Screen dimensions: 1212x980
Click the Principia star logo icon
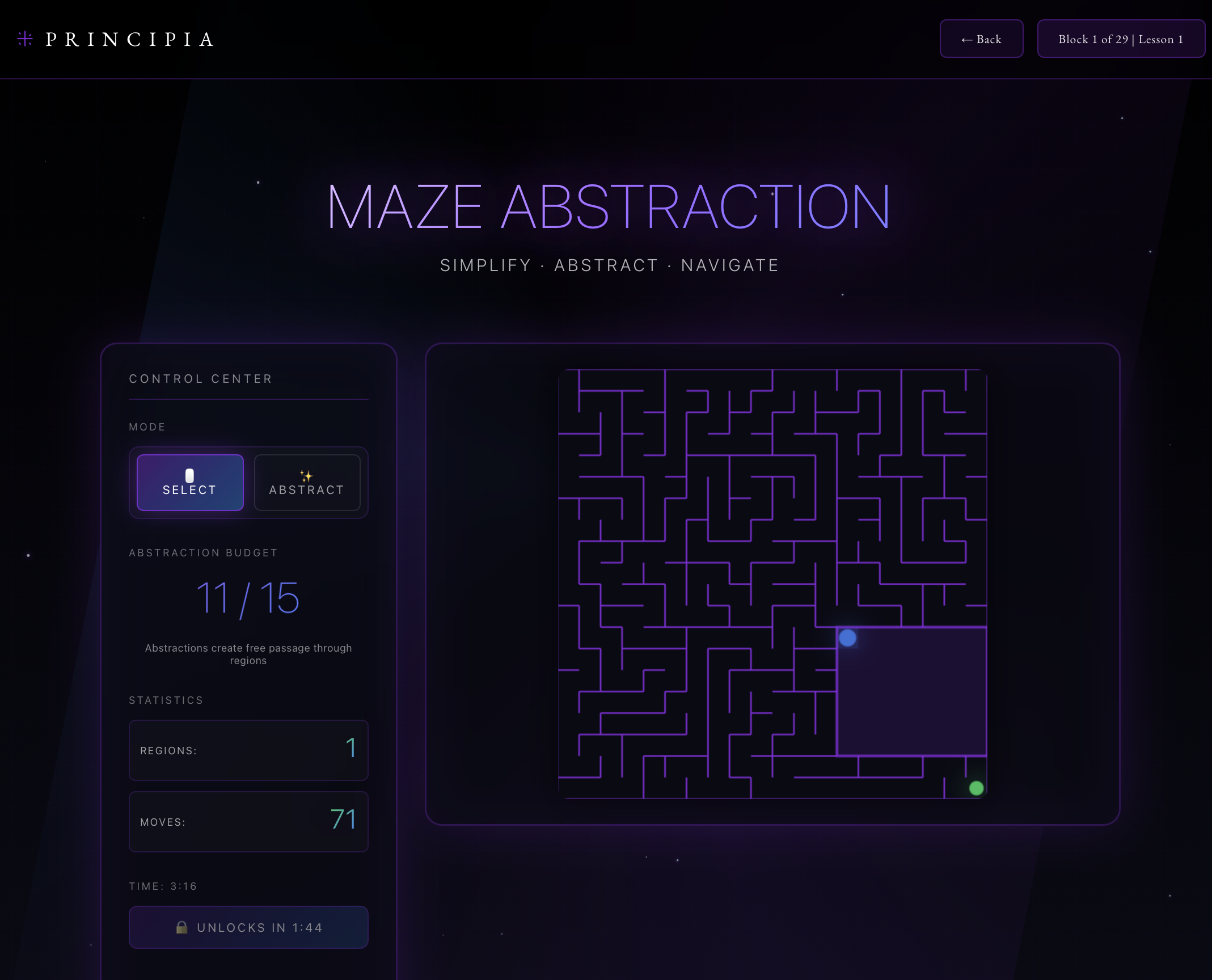(24, 39)
